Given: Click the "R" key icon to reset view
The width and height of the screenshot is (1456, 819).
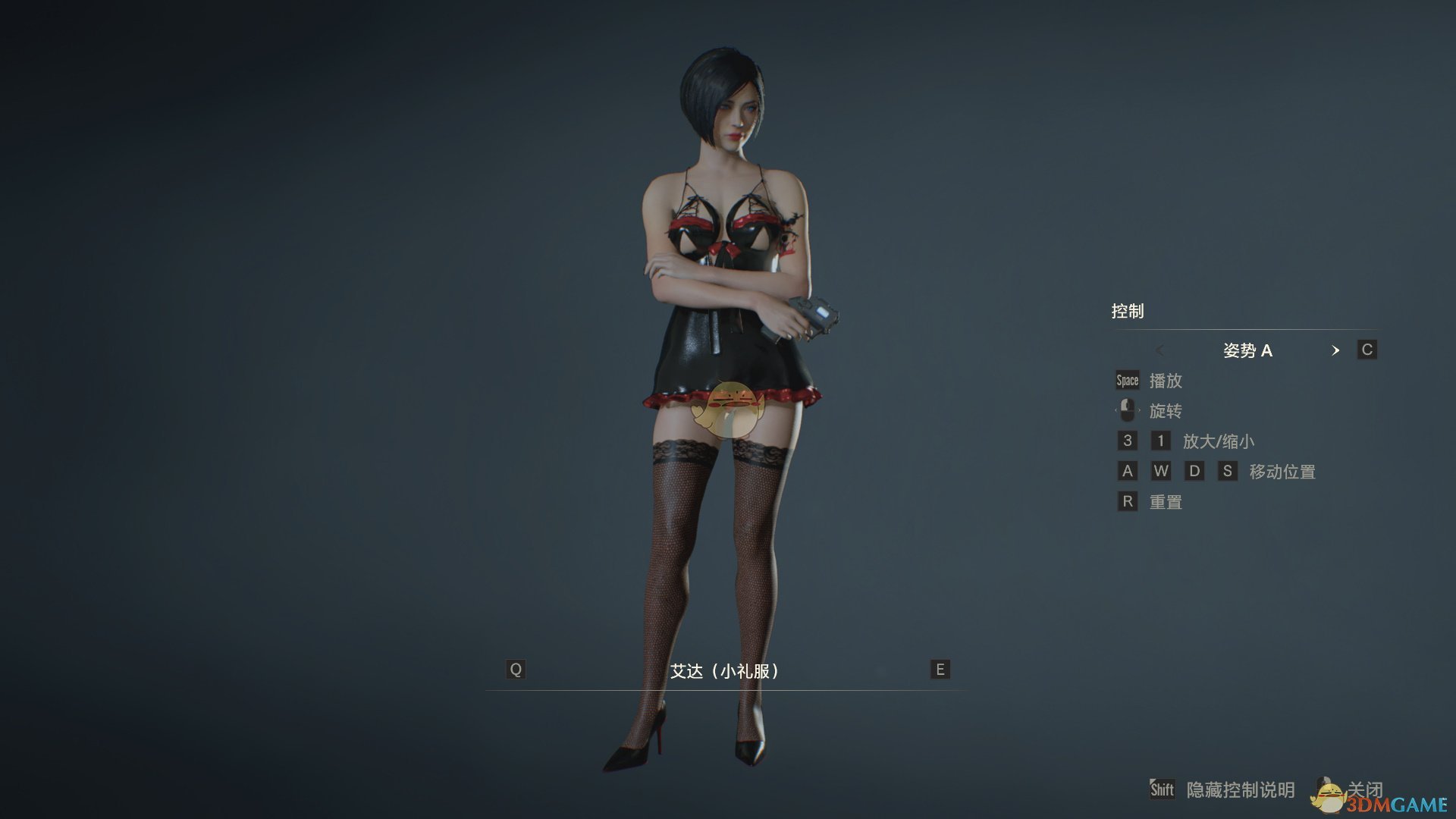Looking at the screenshot, I should tap(1127, 501).
